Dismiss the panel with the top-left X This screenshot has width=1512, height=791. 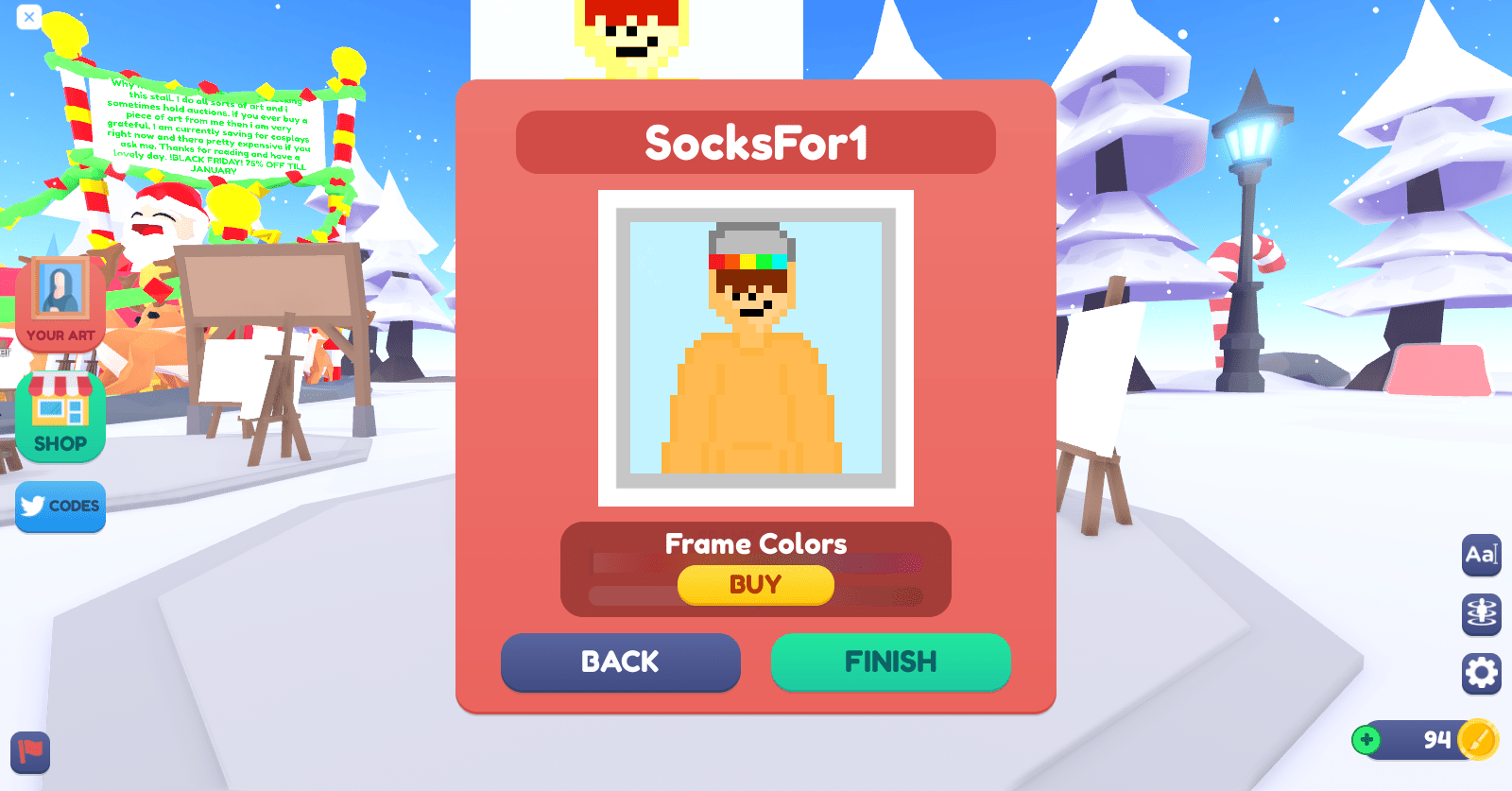click(x=27, y=17)
